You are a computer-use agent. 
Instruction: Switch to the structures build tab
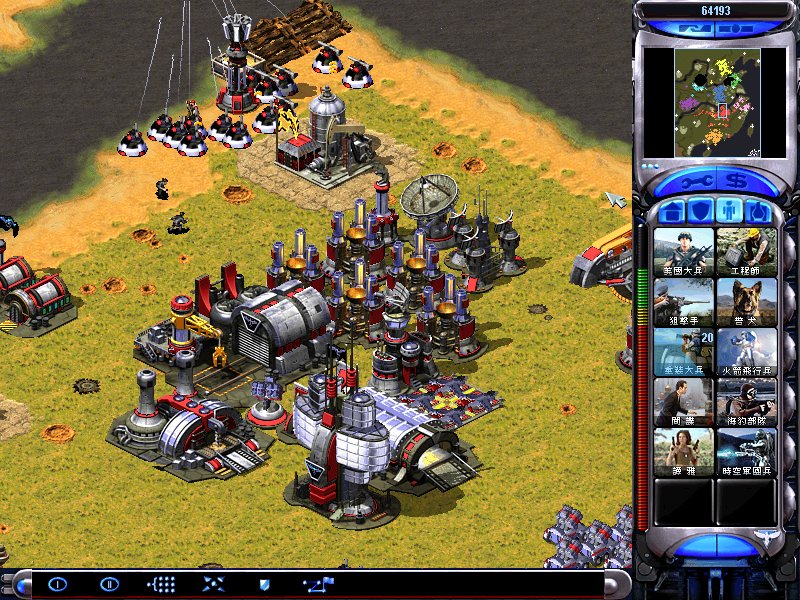672,212
